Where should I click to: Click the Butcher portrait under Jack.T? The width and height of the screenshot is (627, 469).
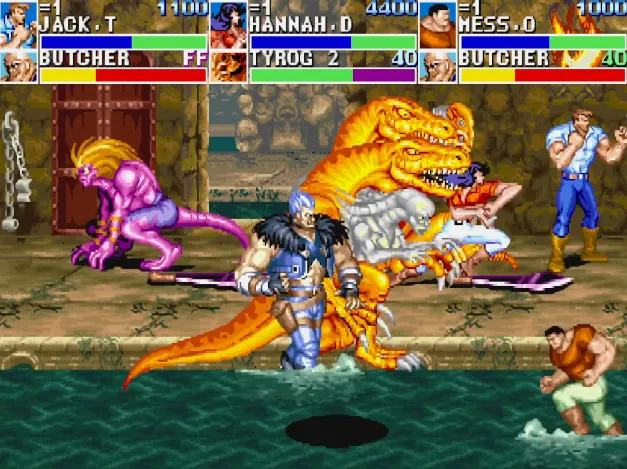pos(19,66)
